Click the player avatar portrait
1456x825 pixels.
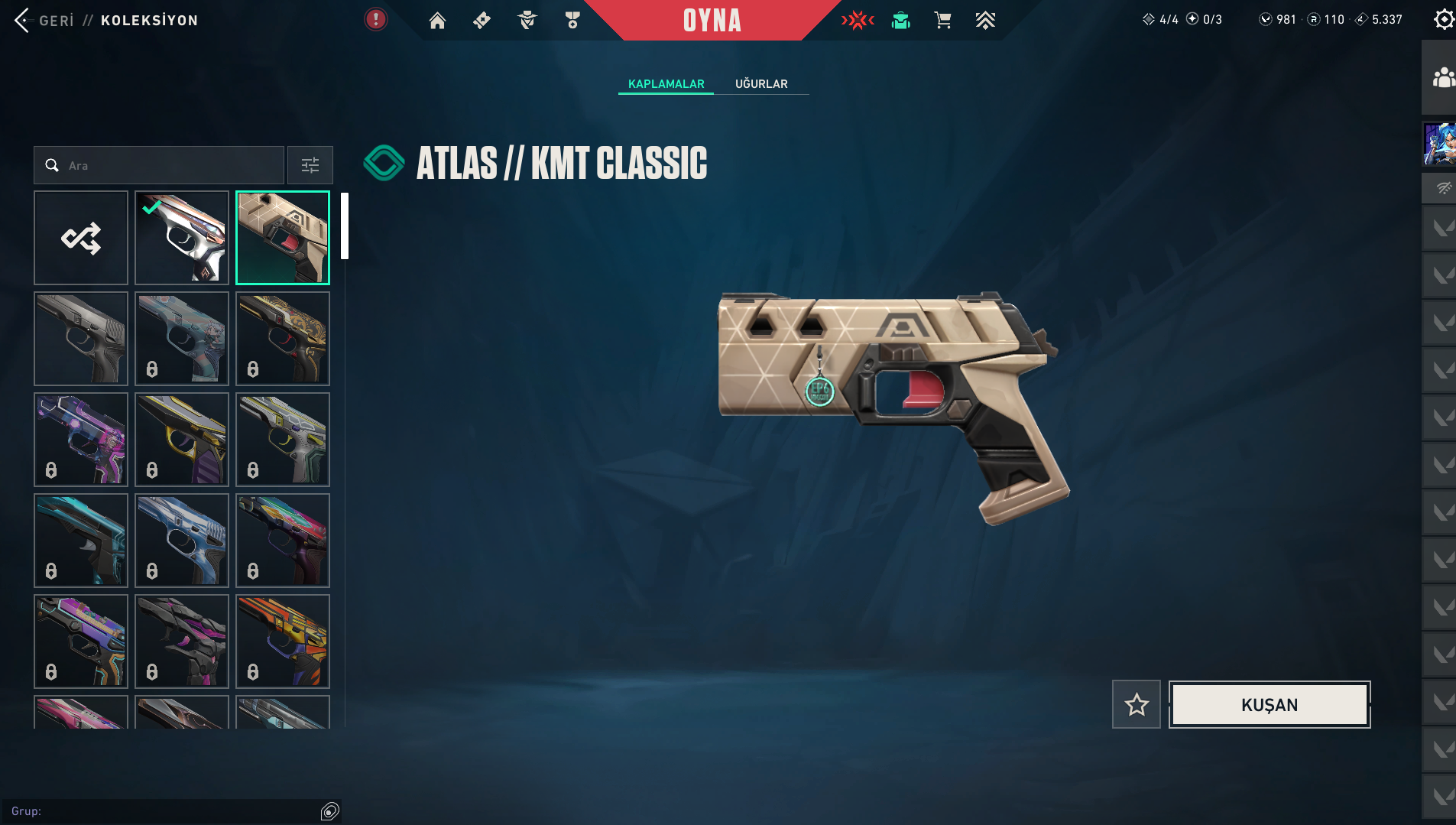tap(1439, 144)
